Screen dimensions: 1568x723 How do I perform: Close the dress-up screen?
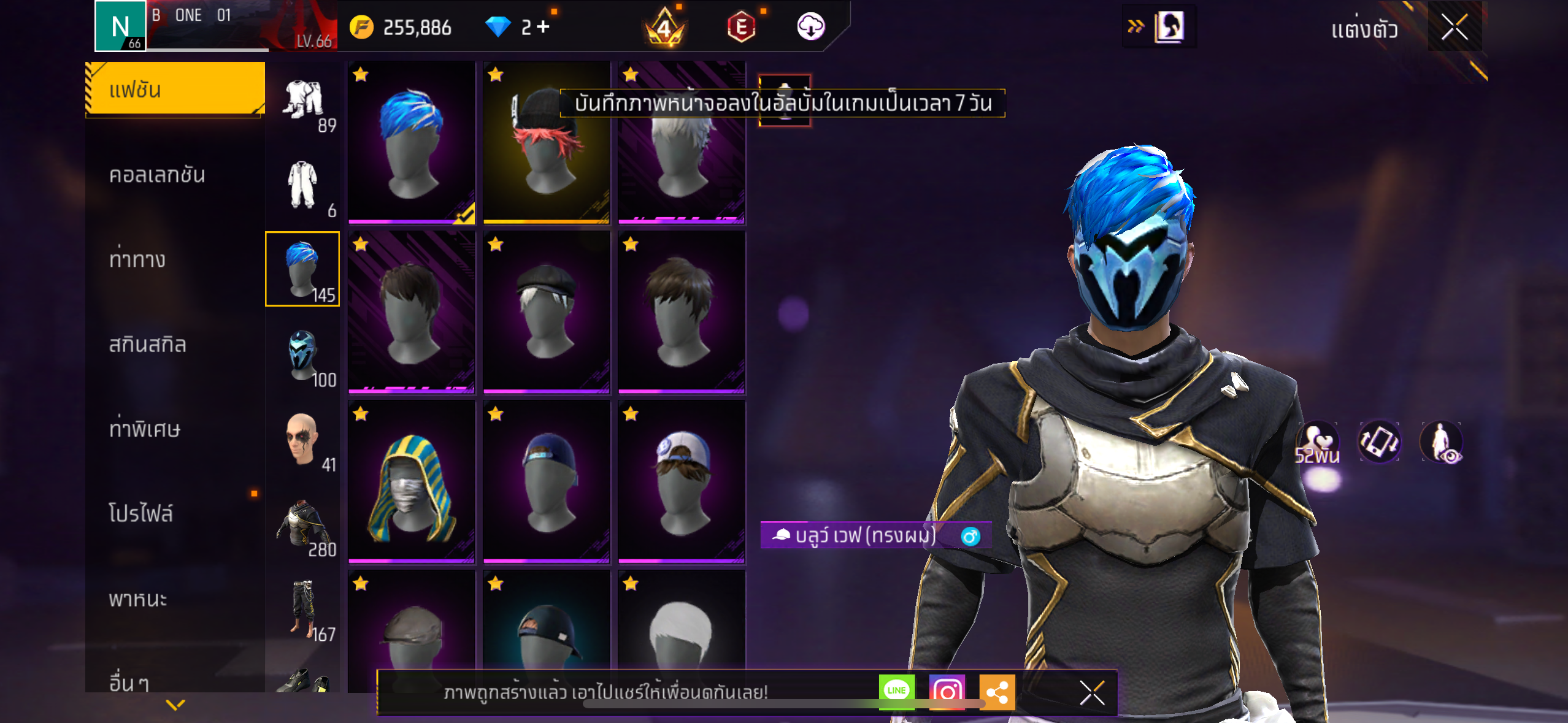(x=1454, y=27)
